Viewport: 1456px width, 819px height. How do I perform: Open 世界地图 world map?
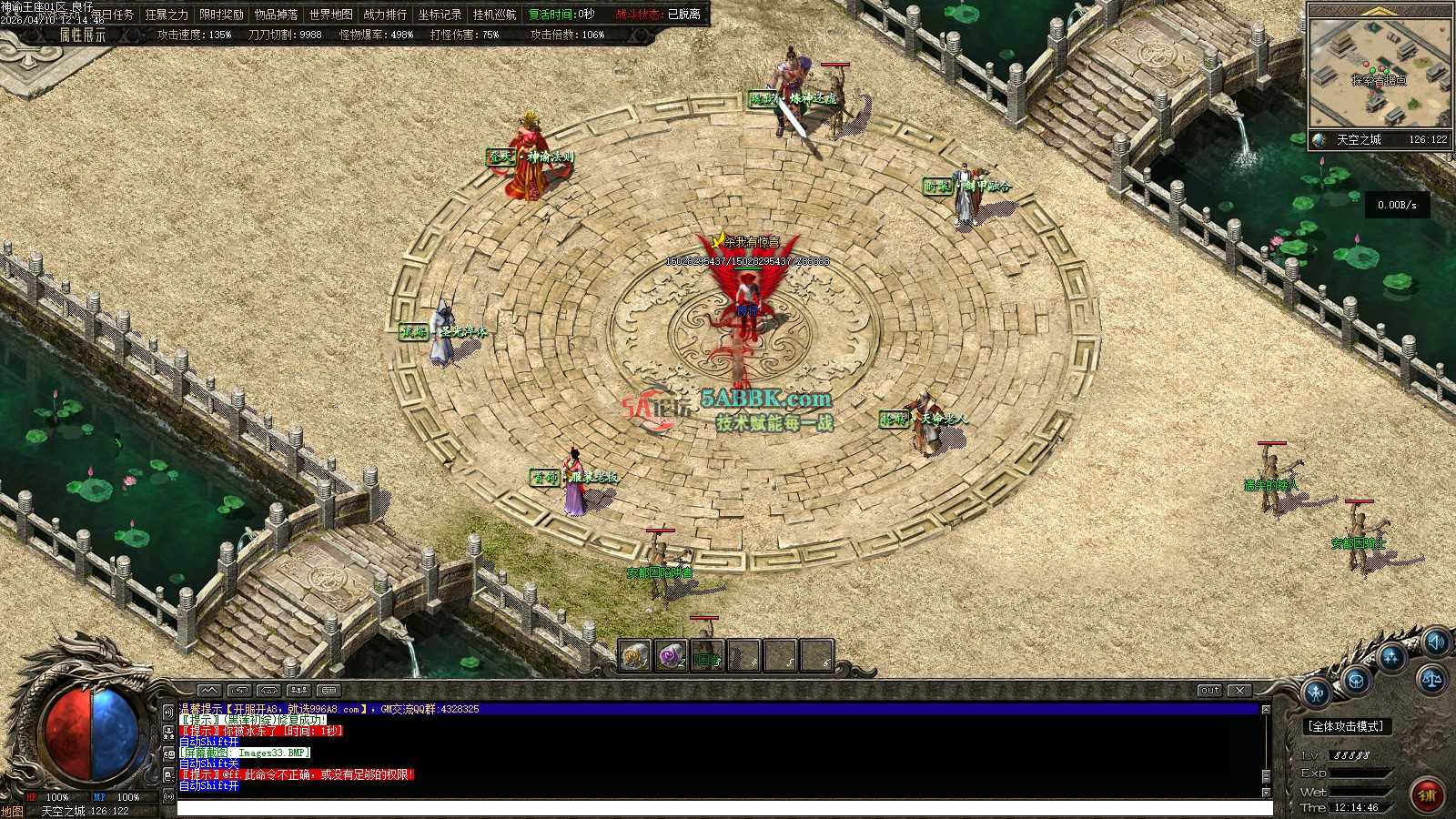330,15
